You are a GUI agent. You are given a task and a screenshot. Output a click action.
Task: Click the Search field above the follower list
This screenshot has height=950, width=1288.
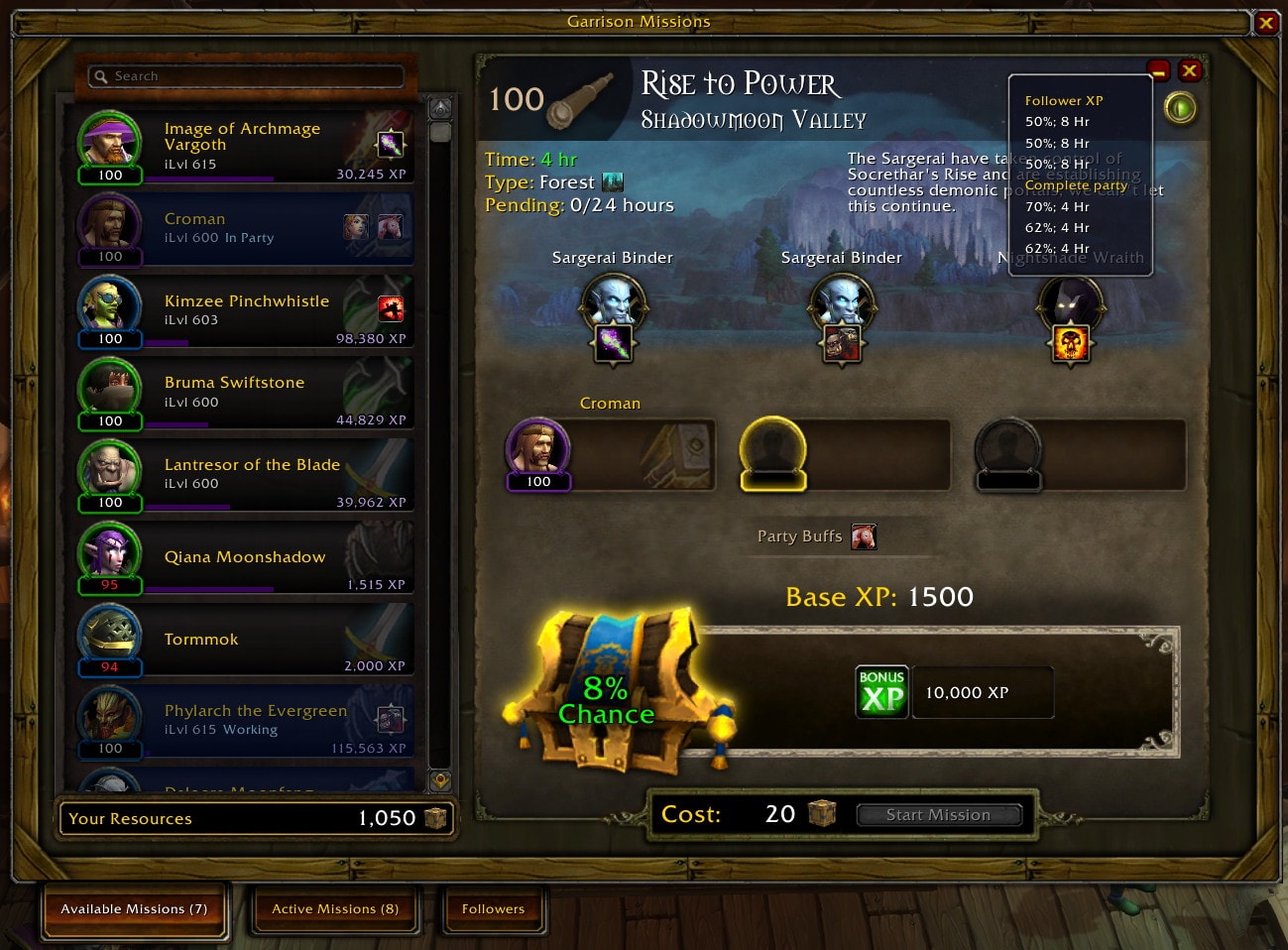click(245, 75)
